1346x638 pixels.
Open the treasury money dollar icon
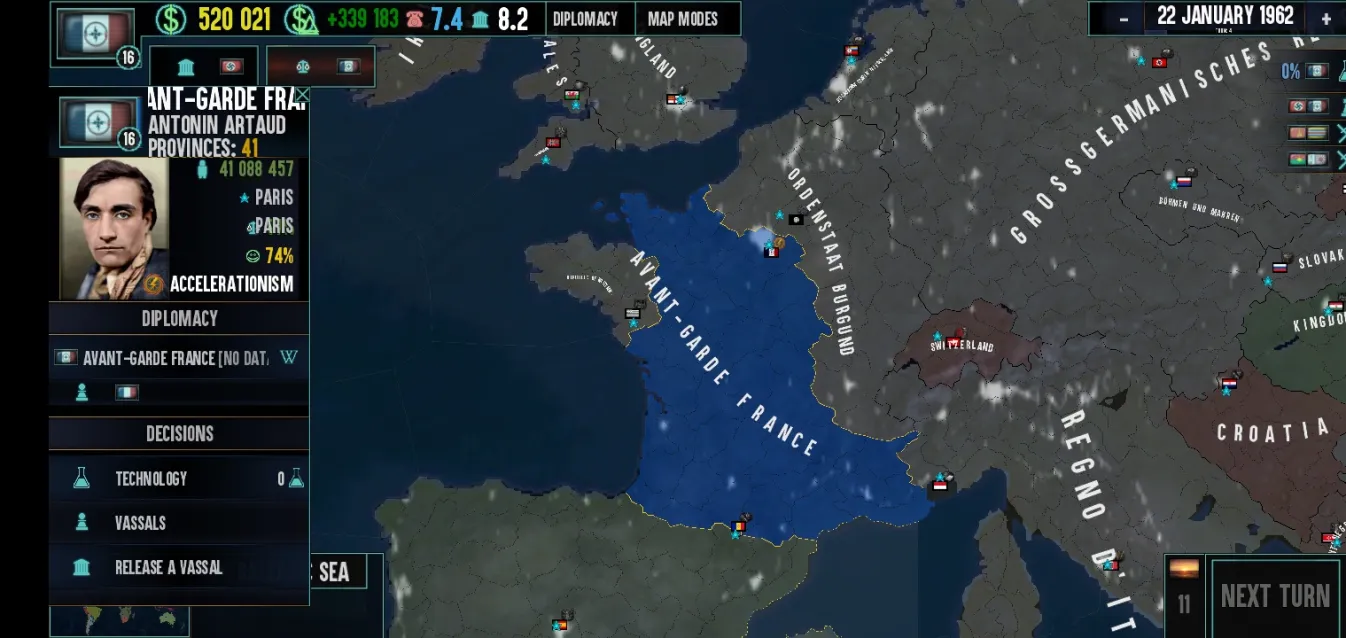pyautogui.click(x=171, y=19)
